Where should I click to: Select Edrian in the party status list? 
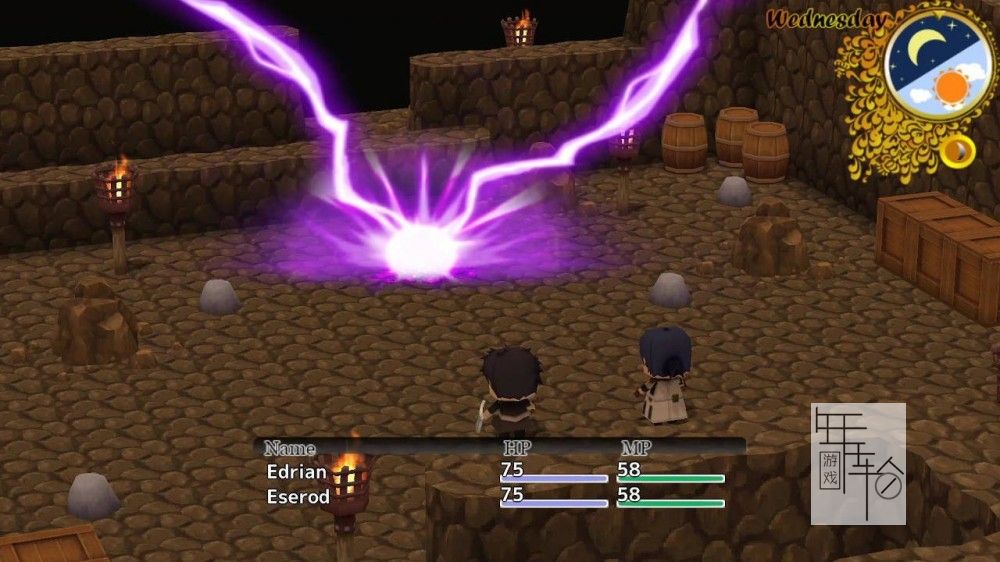(297, 470)
